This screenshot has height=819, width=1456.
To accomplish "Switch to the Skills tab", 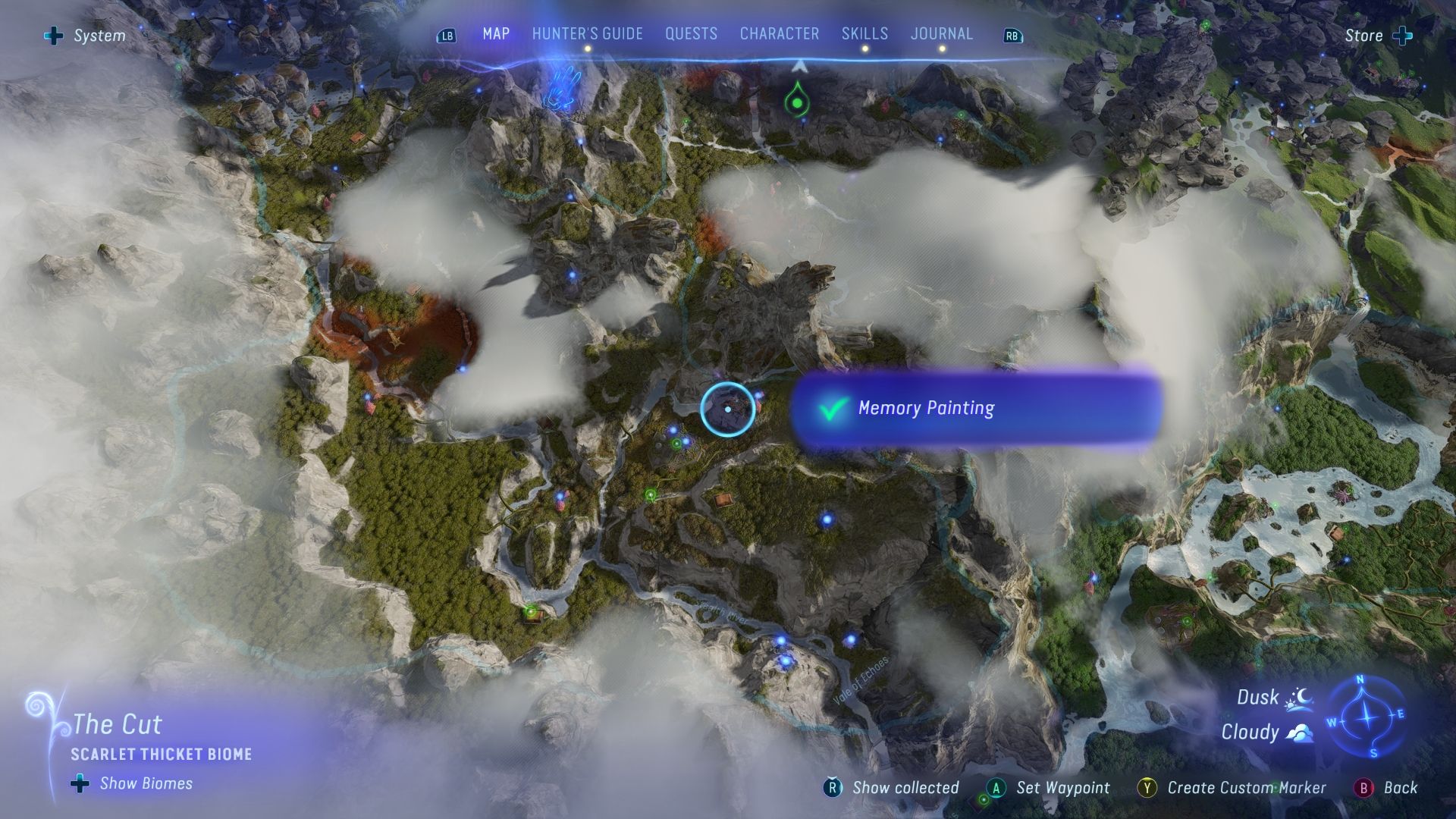I will click(x=864, y=34).
